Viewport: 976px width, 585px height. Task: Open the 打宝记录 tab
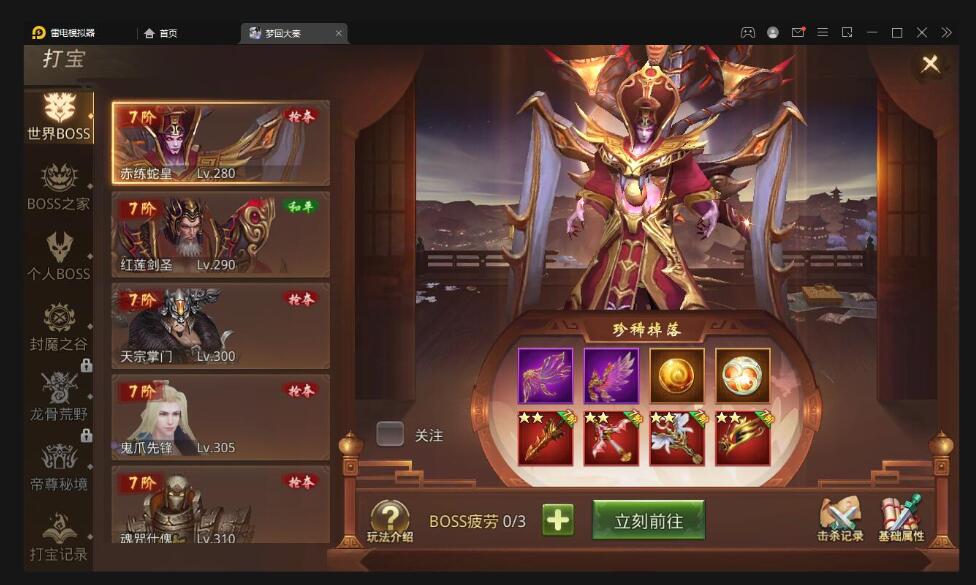(58, 536)
